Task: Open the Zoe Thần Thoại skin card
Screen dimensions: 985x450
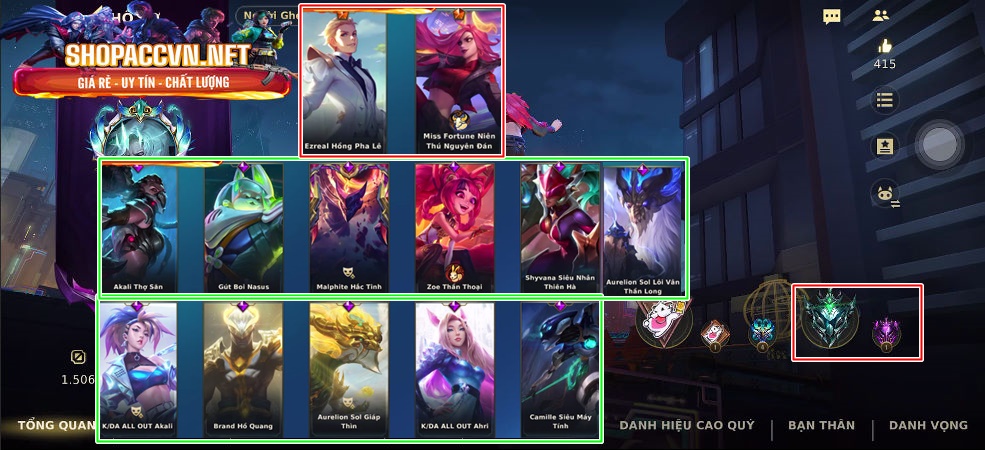Action: pyautogui.click(x=454, y=228)
